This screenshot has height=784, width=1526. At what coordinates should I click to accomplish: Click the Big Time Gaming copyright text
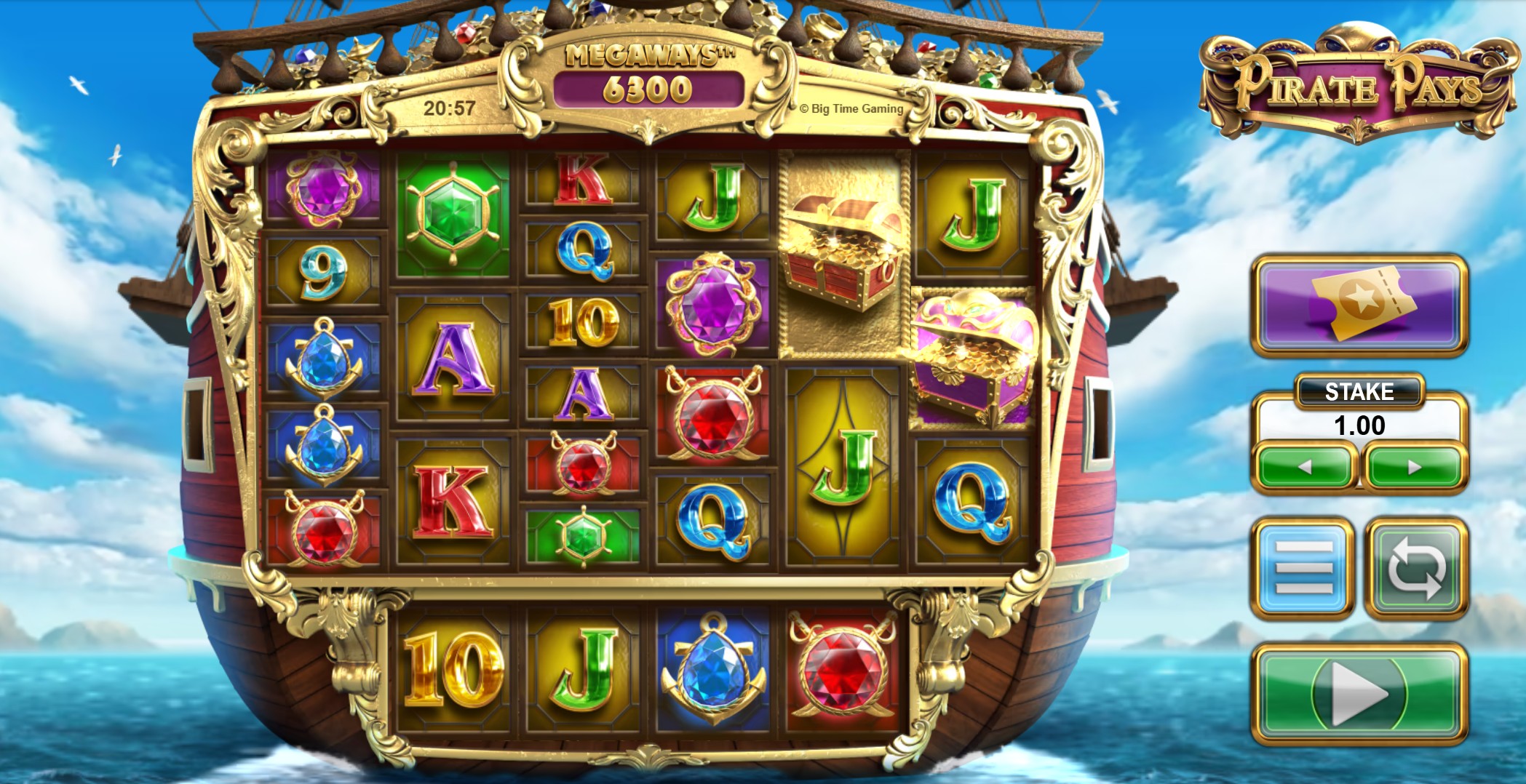click(852, 109)
